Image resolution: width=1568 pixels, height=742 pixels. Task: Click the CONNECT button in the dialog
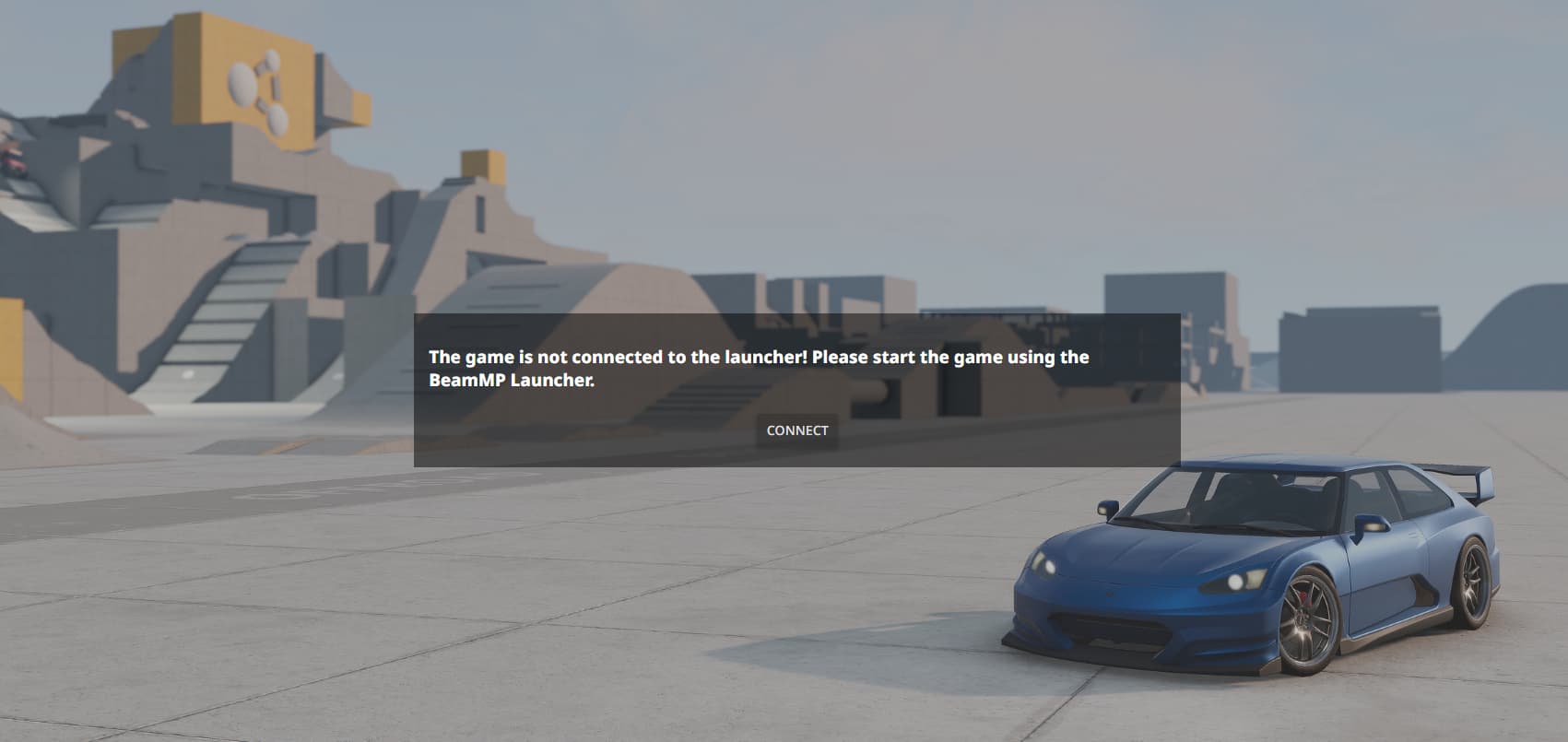(x=797, y=430)
